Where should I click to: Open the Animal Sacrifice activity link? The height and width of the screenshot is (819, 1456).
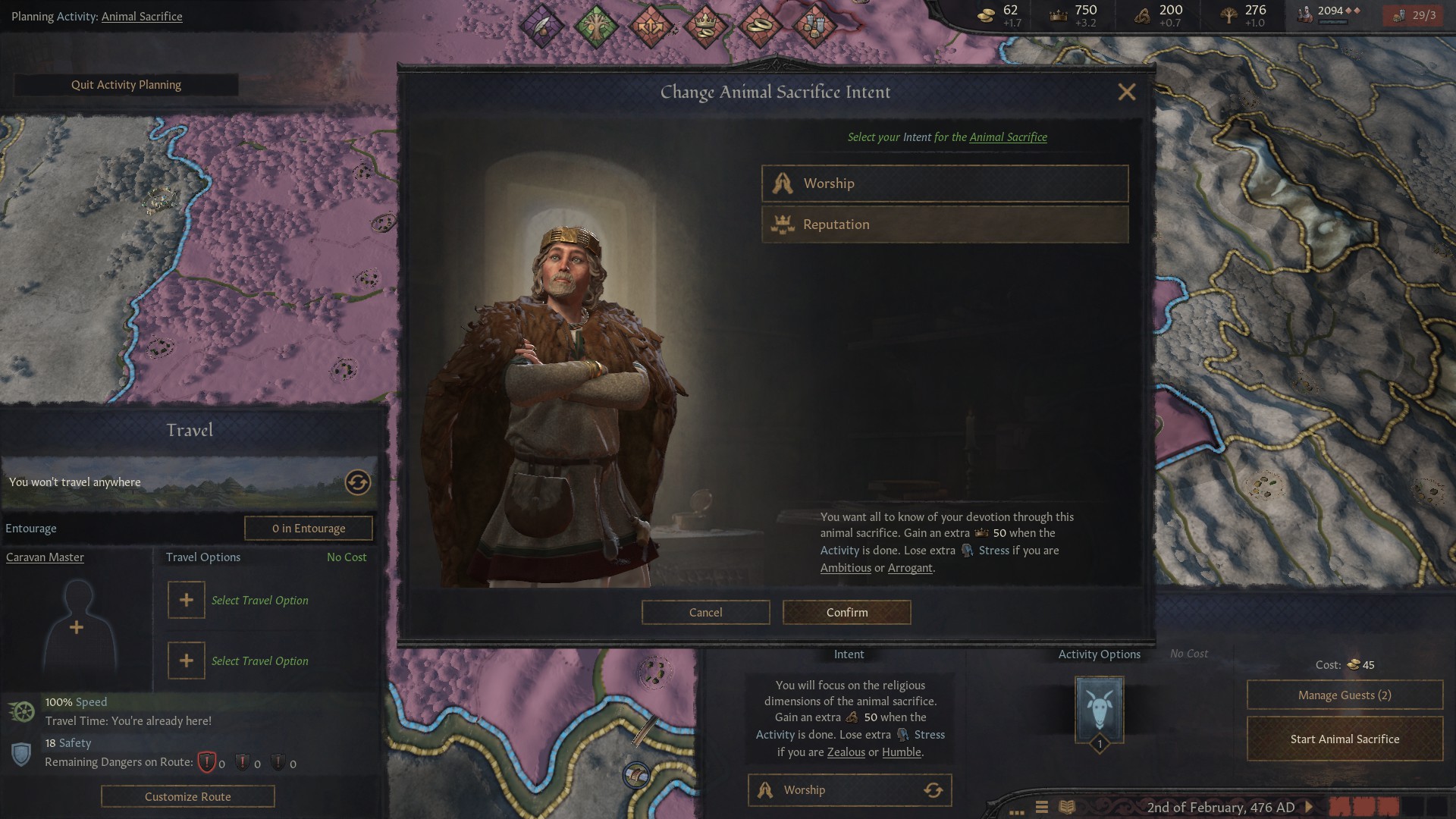tap(141, 16)
